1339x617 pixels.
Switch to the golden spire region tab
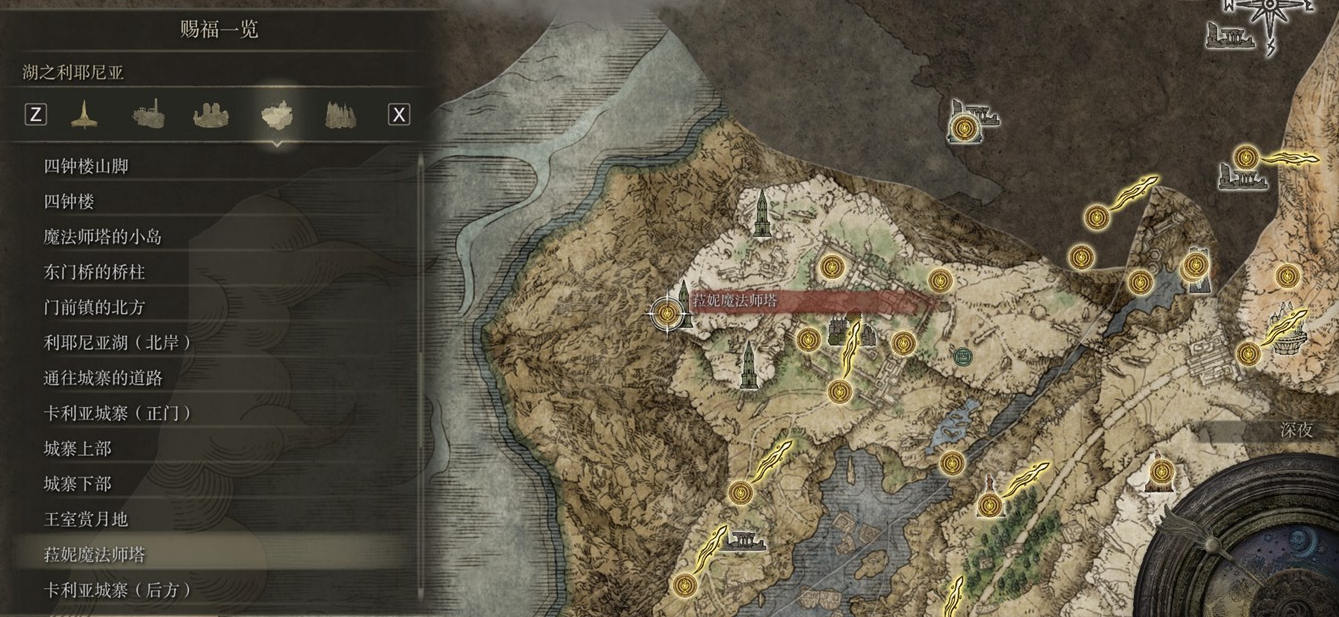[84, 115]
